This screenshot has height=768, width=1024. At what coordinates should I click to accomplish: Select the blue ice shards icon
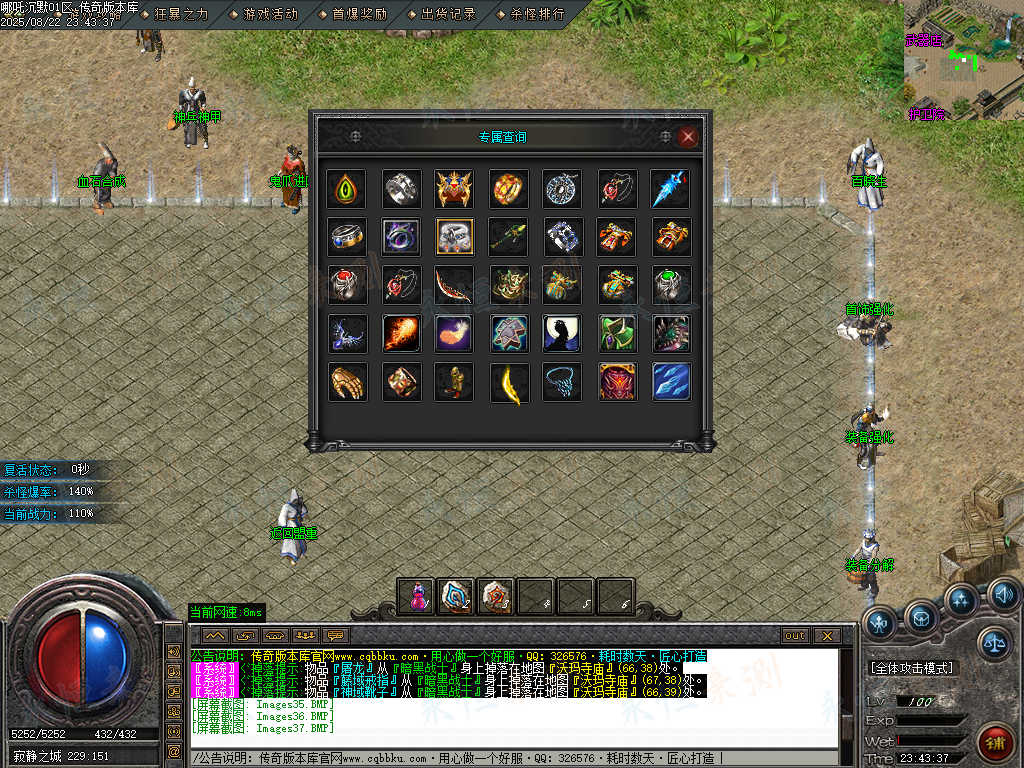(671, 382)
